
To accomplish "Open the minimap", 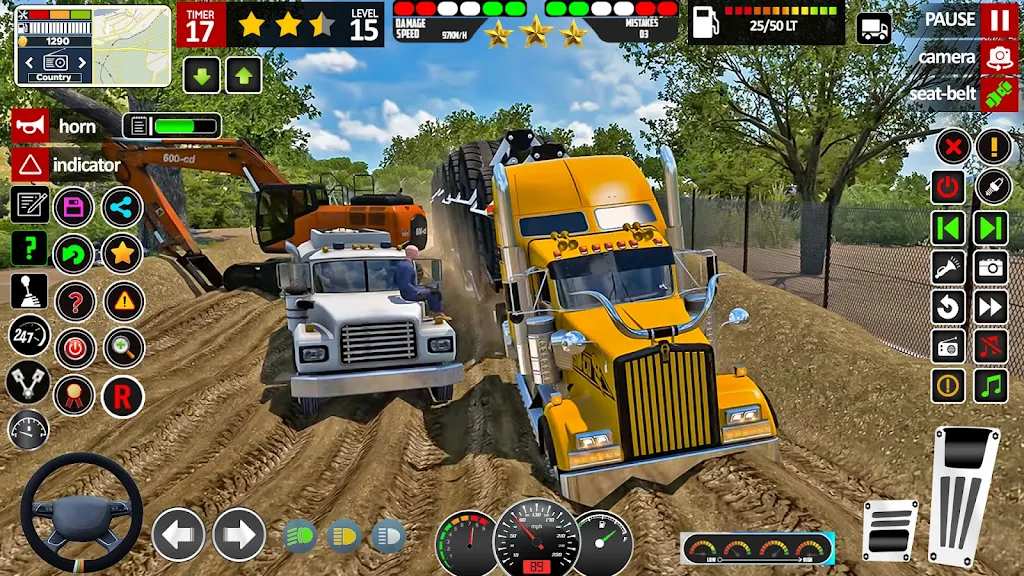I will (x=93, y=45).
